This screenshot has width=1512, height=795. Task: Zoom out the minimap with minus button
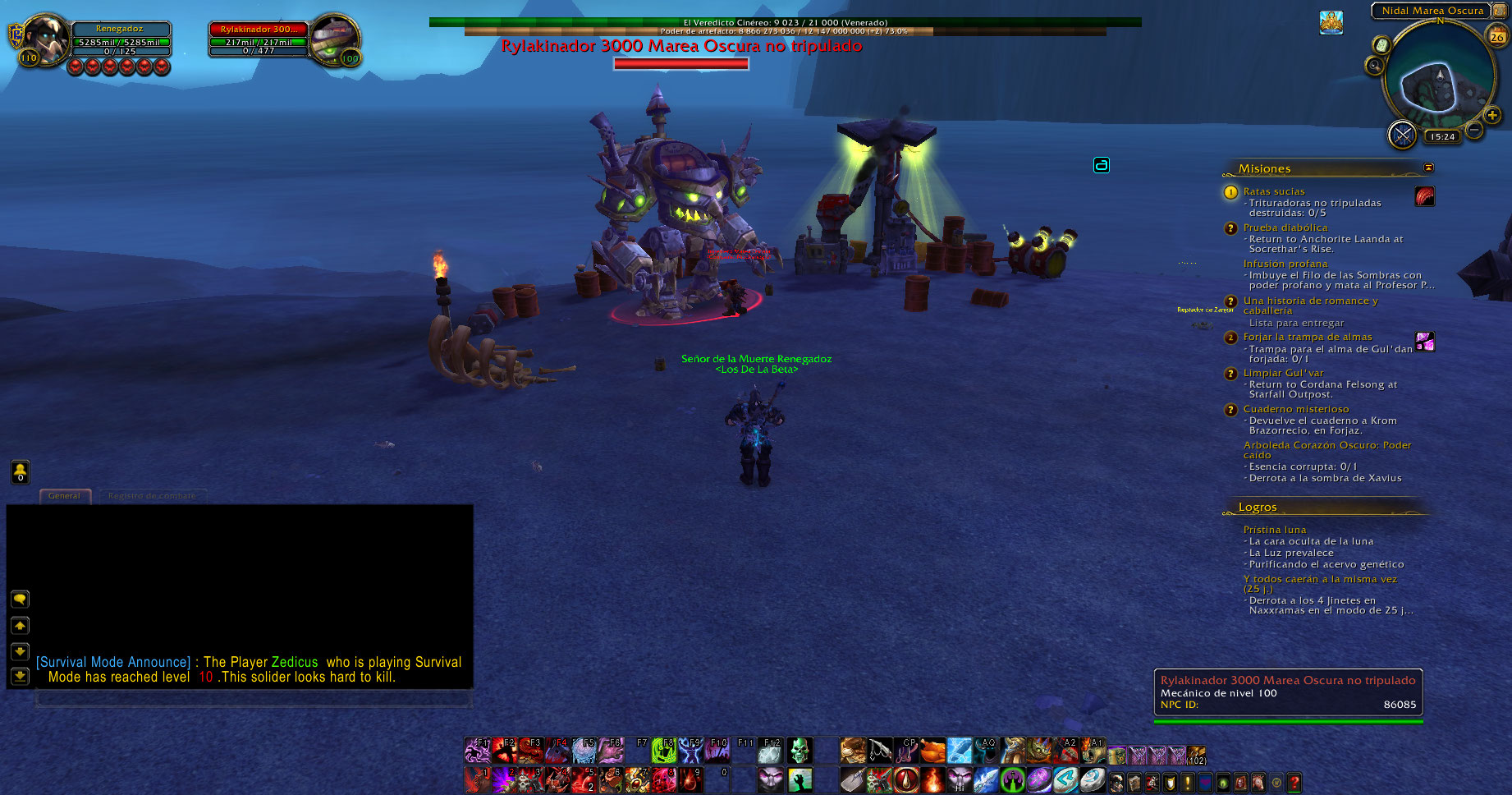coord(1474,130)
